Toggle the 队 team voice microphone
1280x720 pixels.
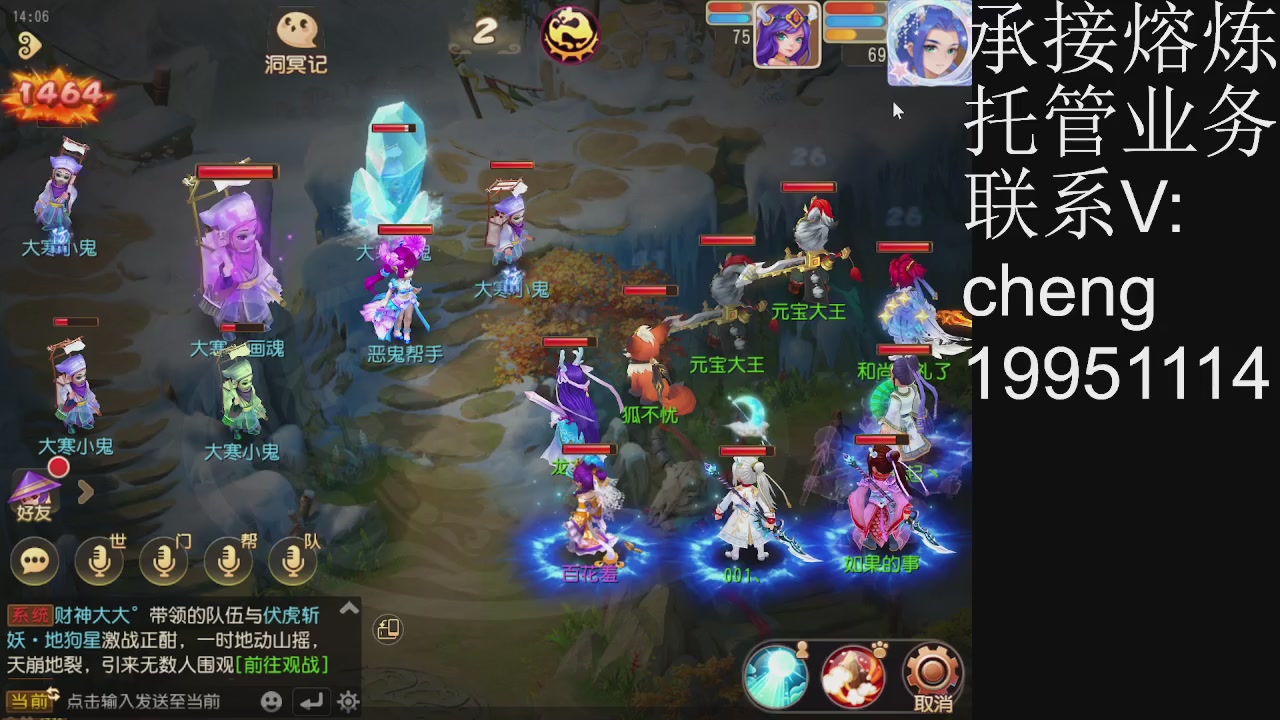(292, 560)
